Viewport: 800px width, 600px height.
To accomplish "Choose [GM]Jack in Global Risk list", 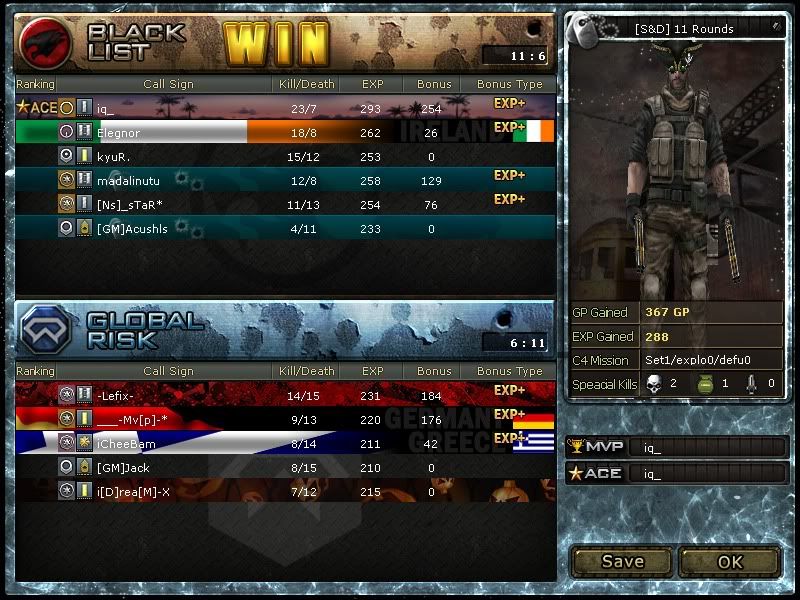I will click(285, 467).
